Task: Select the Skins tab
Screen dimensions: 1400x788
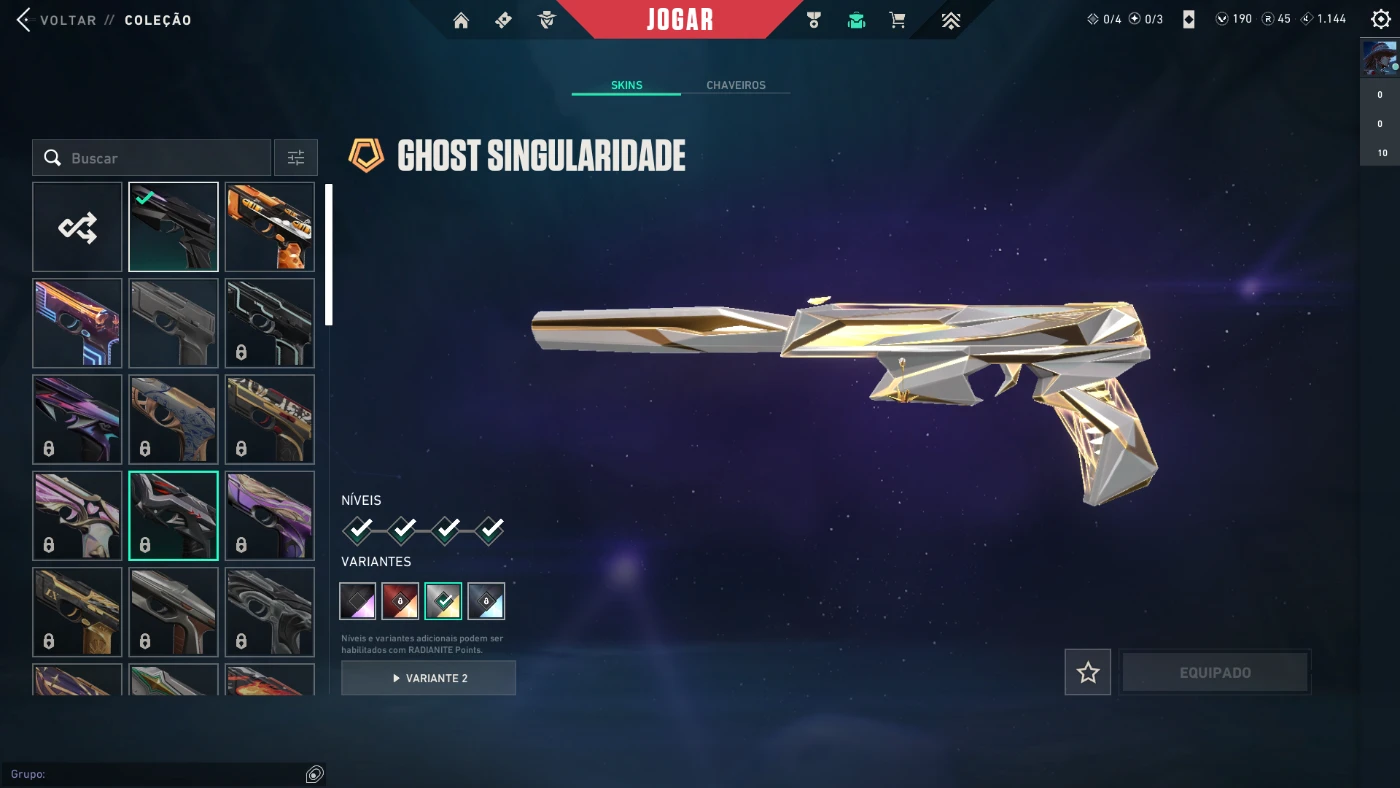Action: [626, 85]
